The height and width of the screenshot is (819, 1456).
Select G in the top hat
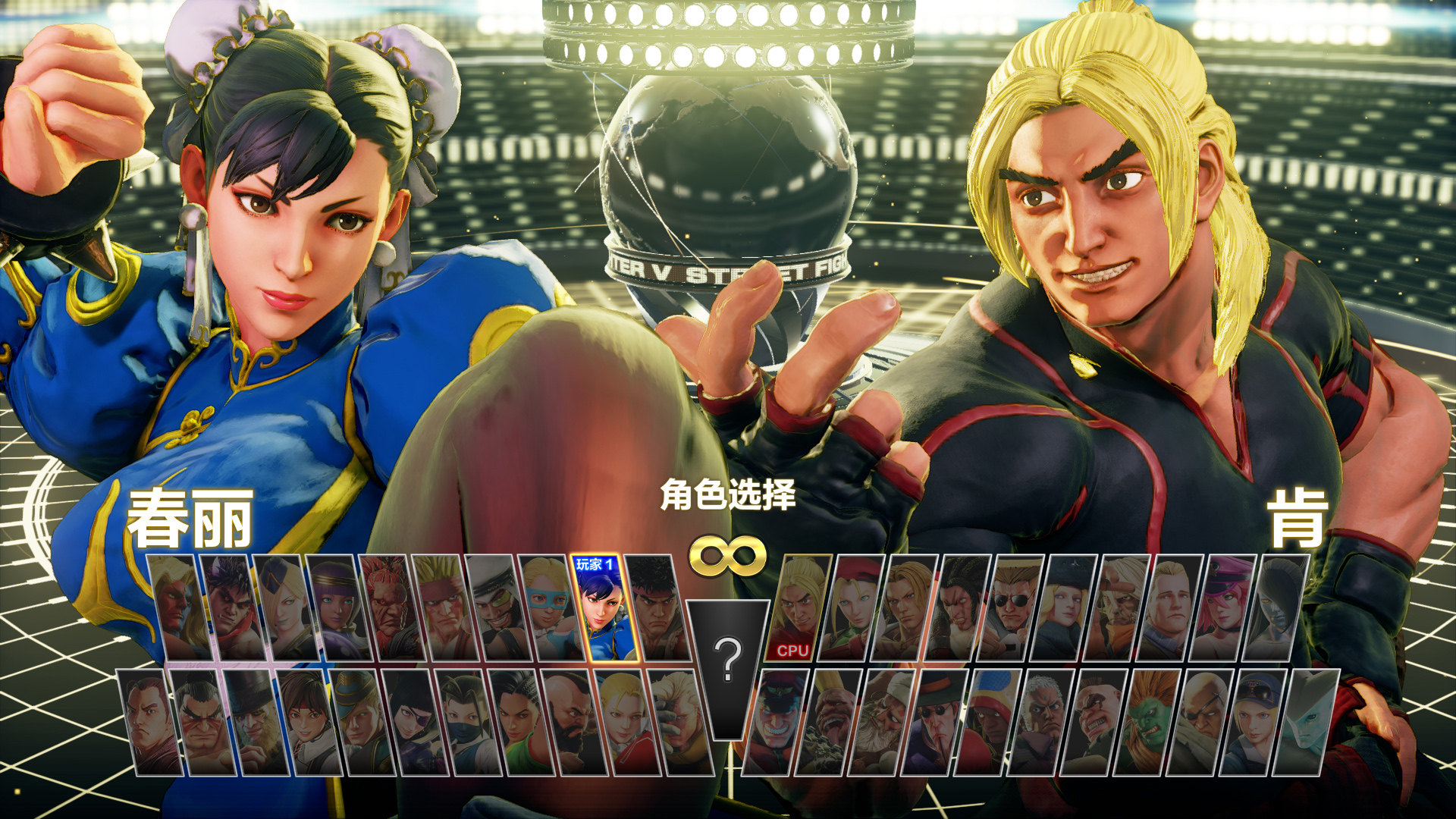click(x=256, y=723)
